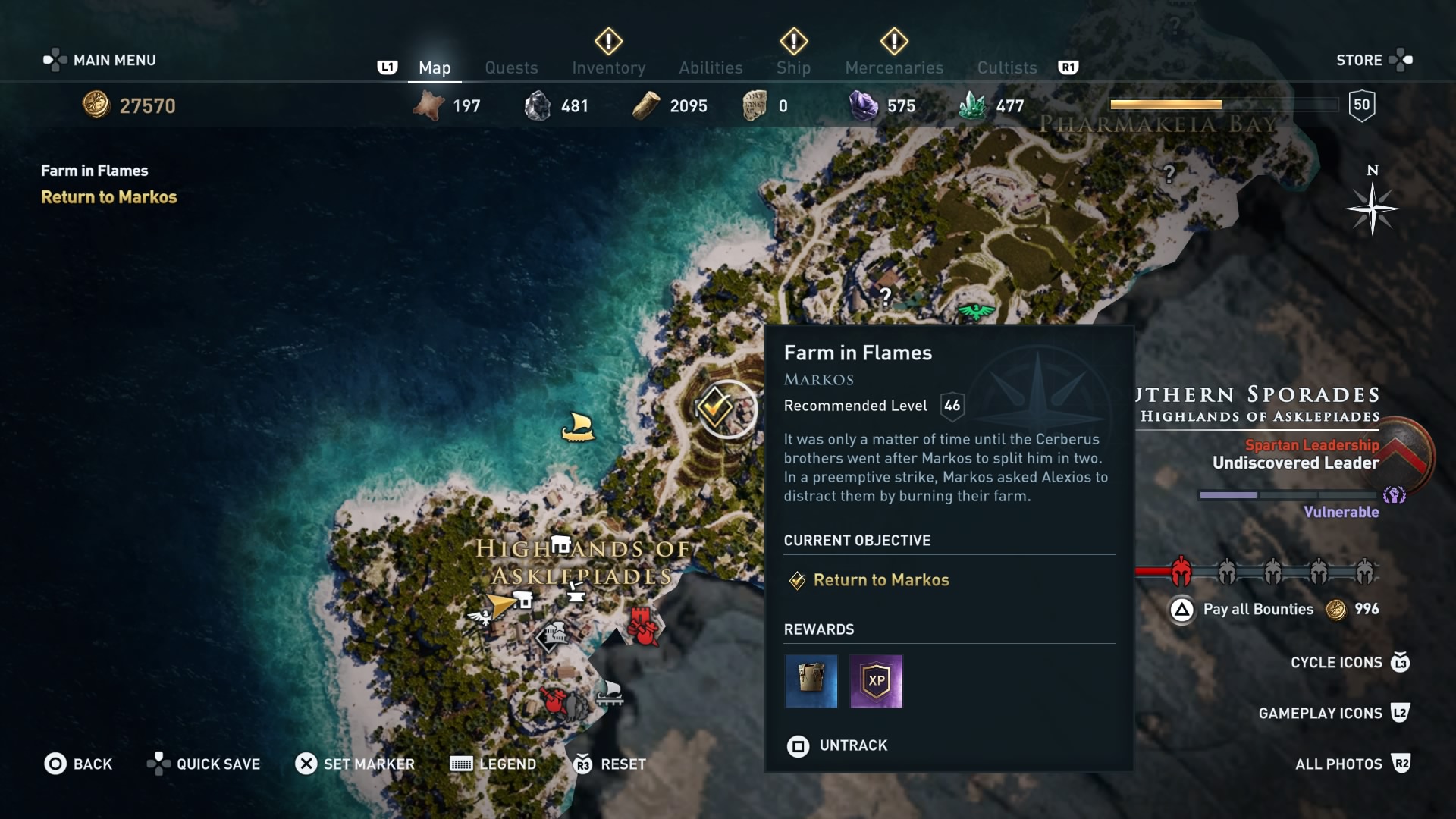This screenshot has width=1456, height=819.
Task: Select the green eagle photo icon near Pharmakeia Bay
Action: pos(976,312)
